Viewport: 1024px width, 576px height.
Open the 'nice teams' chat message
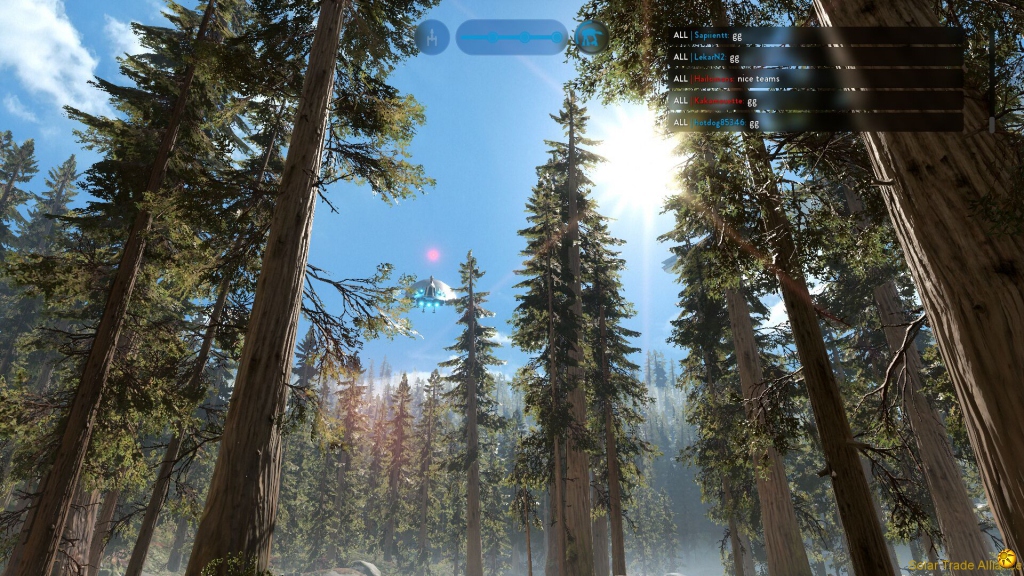(815, 79)
